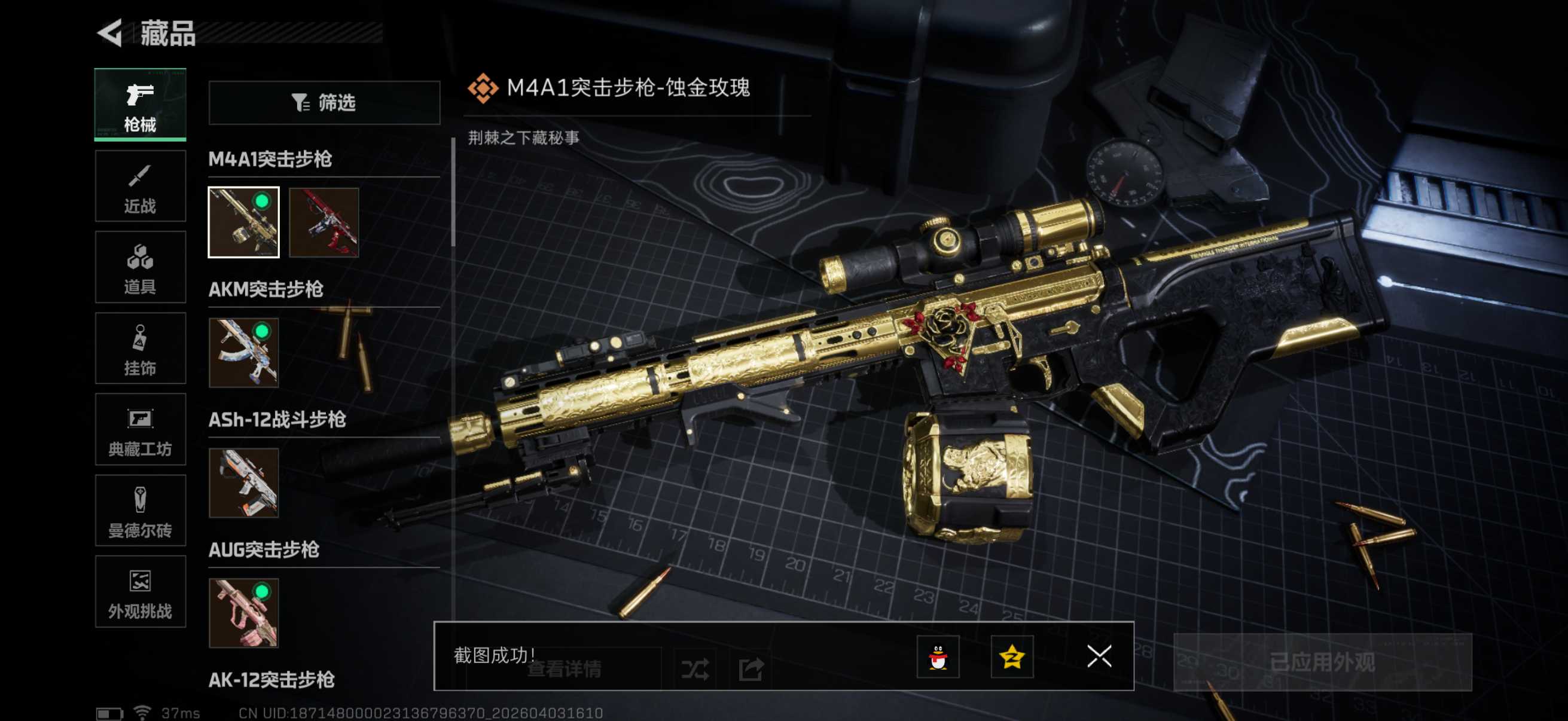
Task: Choose the red M4A1 skin thumbnail
Action: tap(324, 222)
